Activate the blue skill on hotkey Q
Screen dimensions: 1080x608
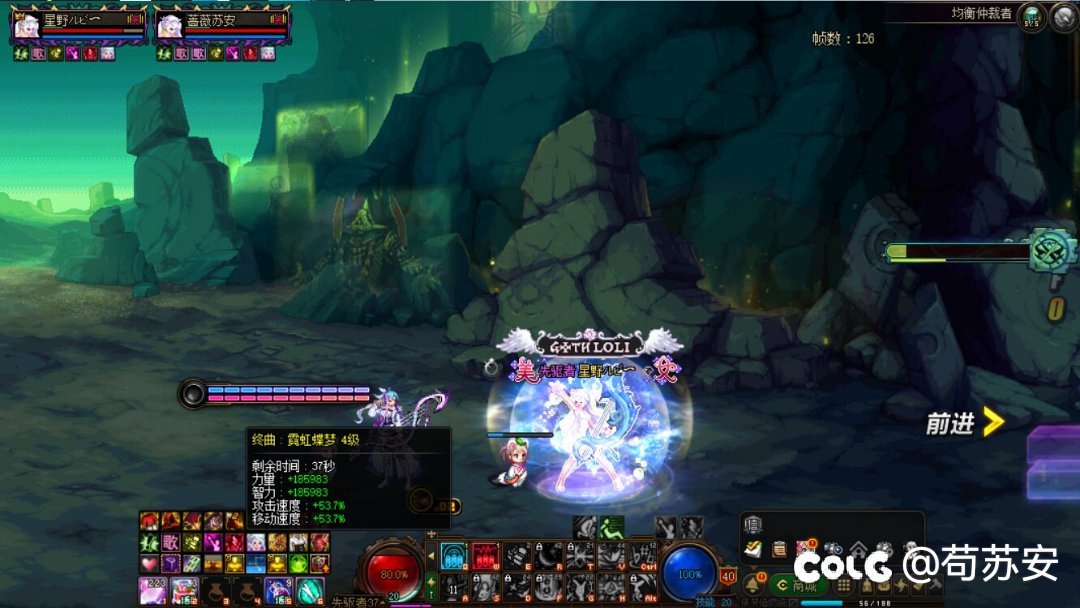click(454, 555)
